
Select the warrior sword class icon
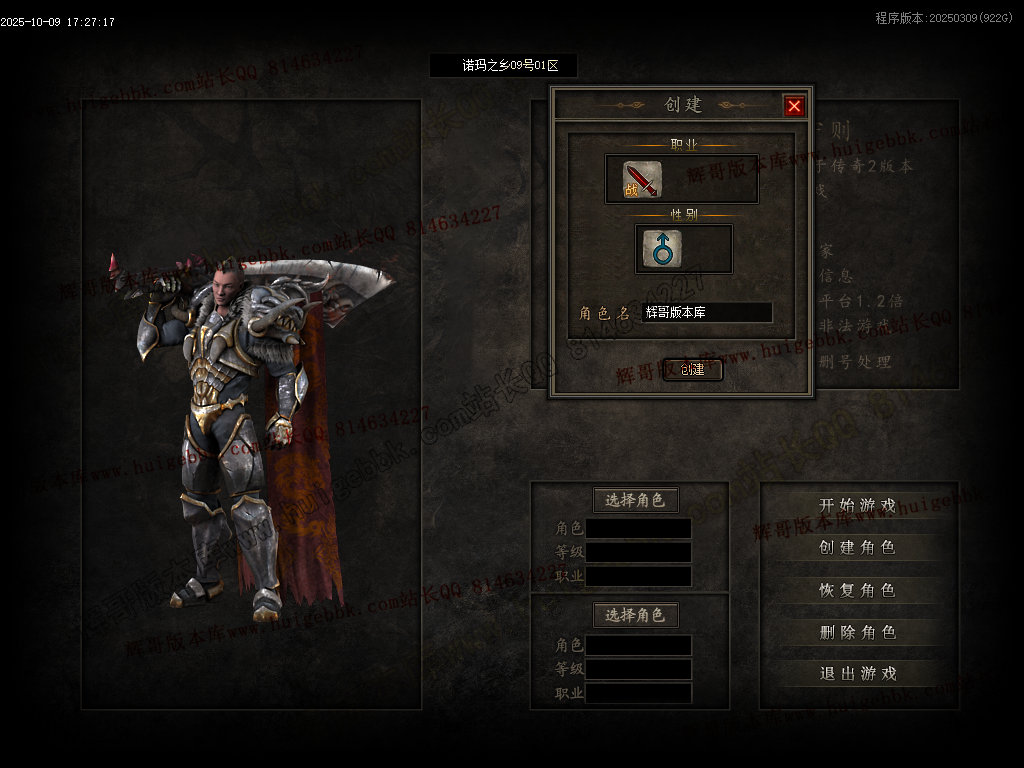(642, 179)
